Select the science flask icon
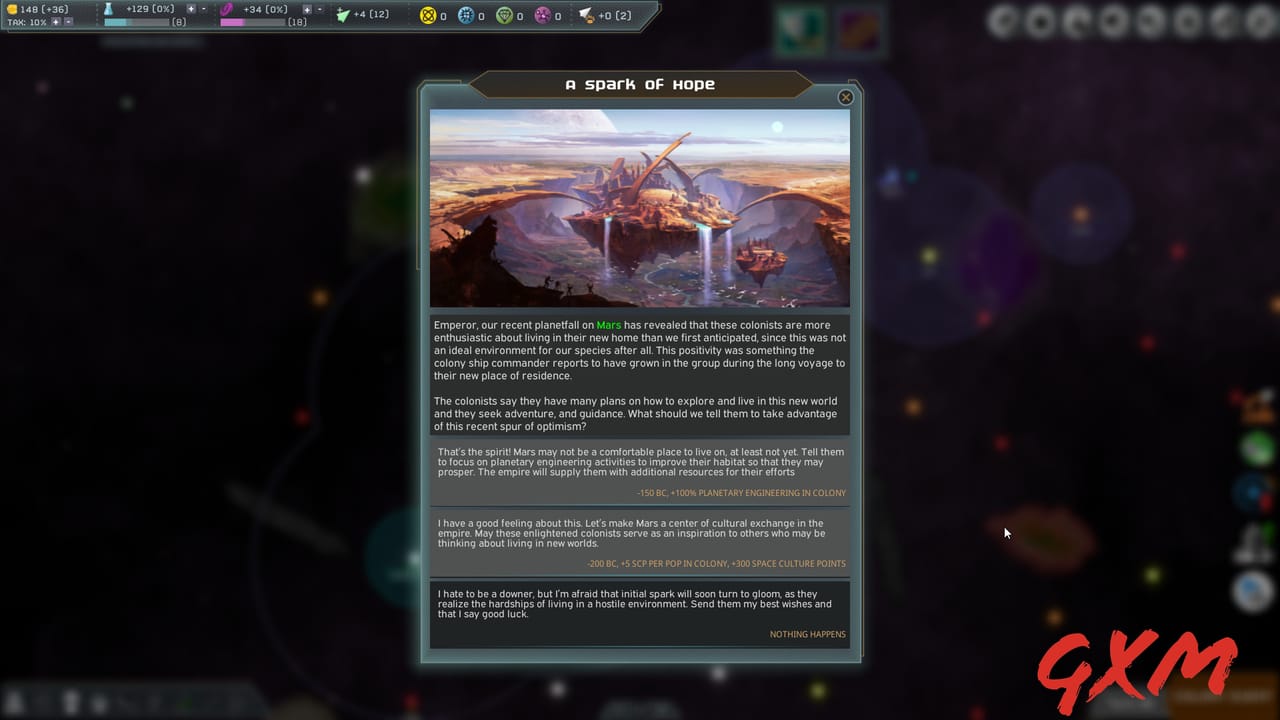 [x=108, y=9]
